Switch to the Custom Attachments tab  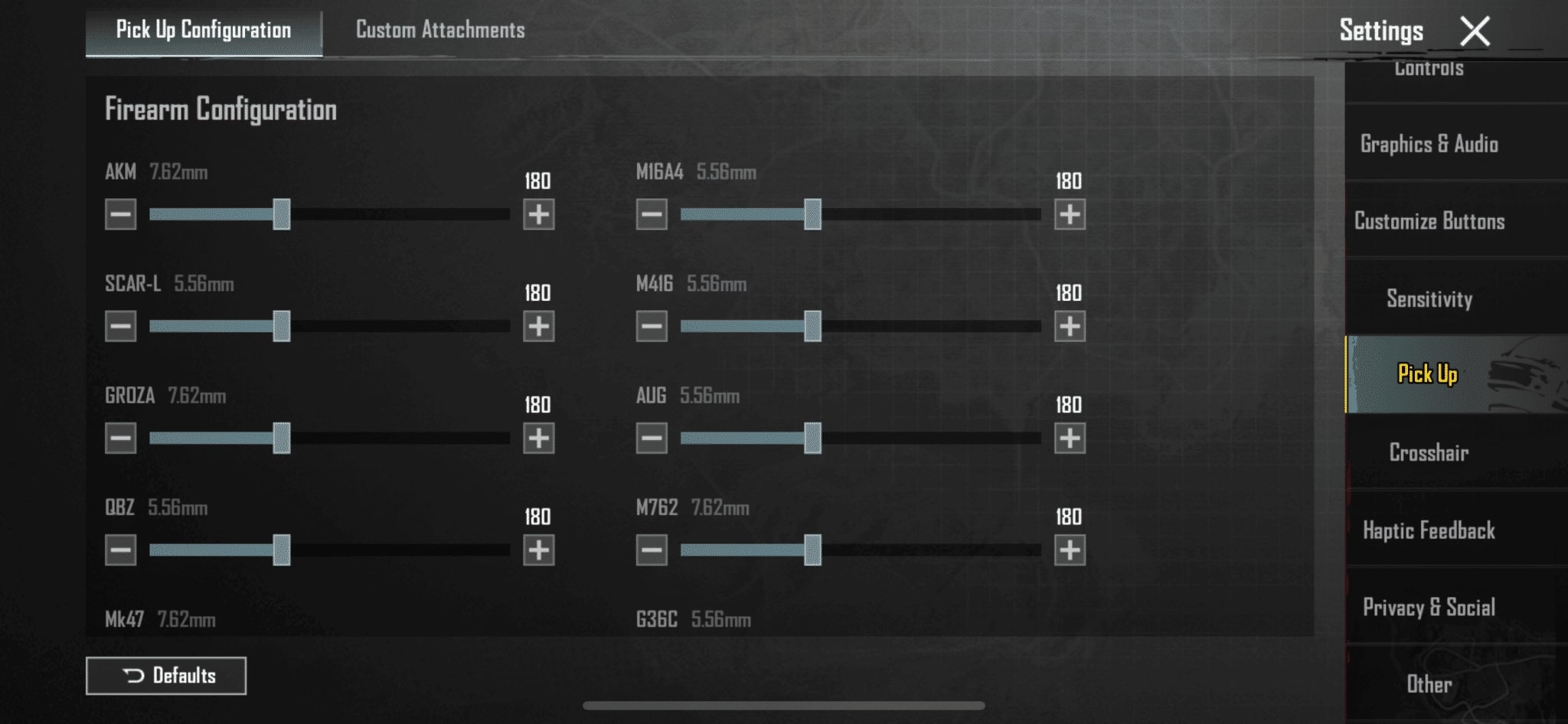click(440, 30)
